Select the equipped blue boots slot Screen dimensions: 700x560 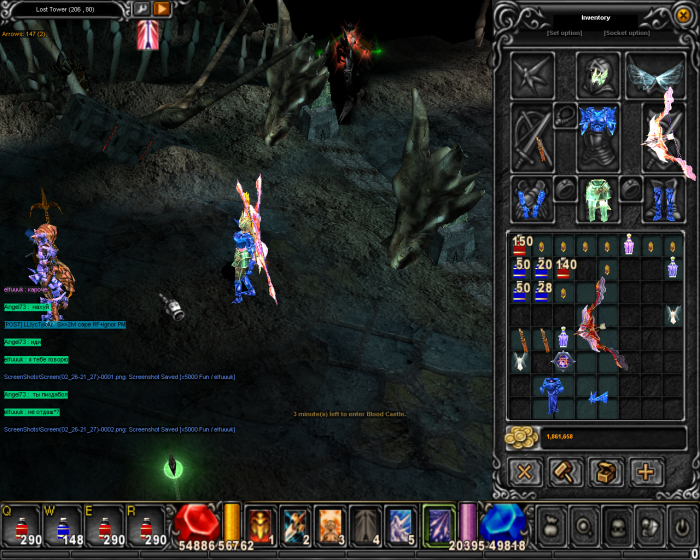[662, 198]
